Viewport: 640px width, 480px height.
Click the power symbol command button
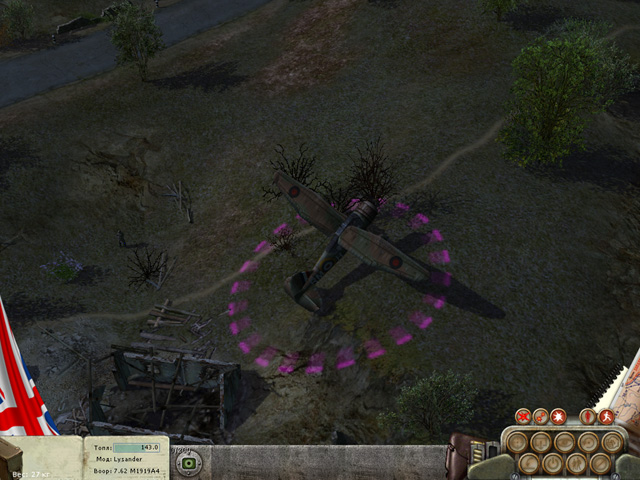[x=552, y=463]
